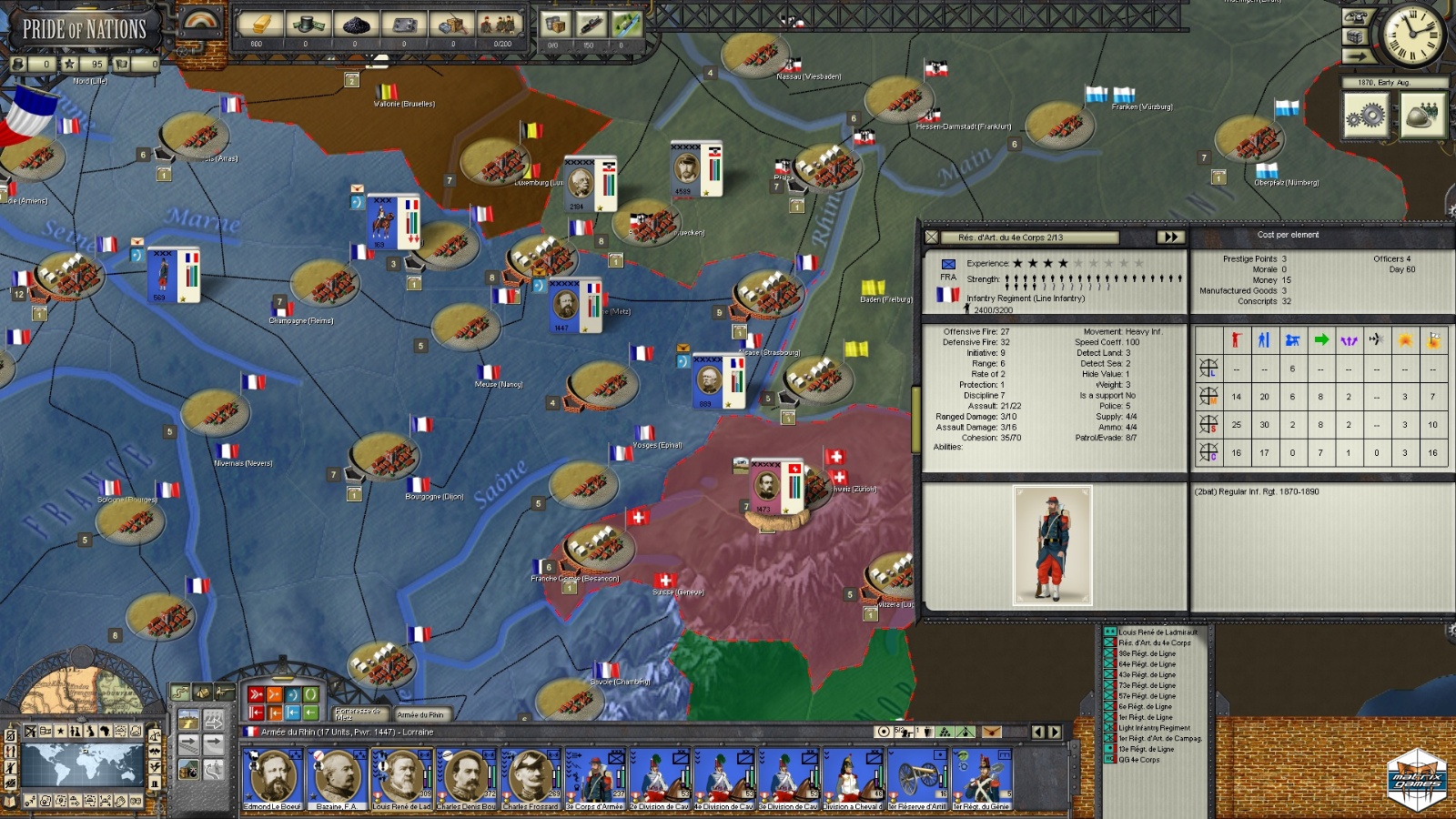1456x819 pixels.
Task: Open the gears production mode button
Action: click(1366, 116)
